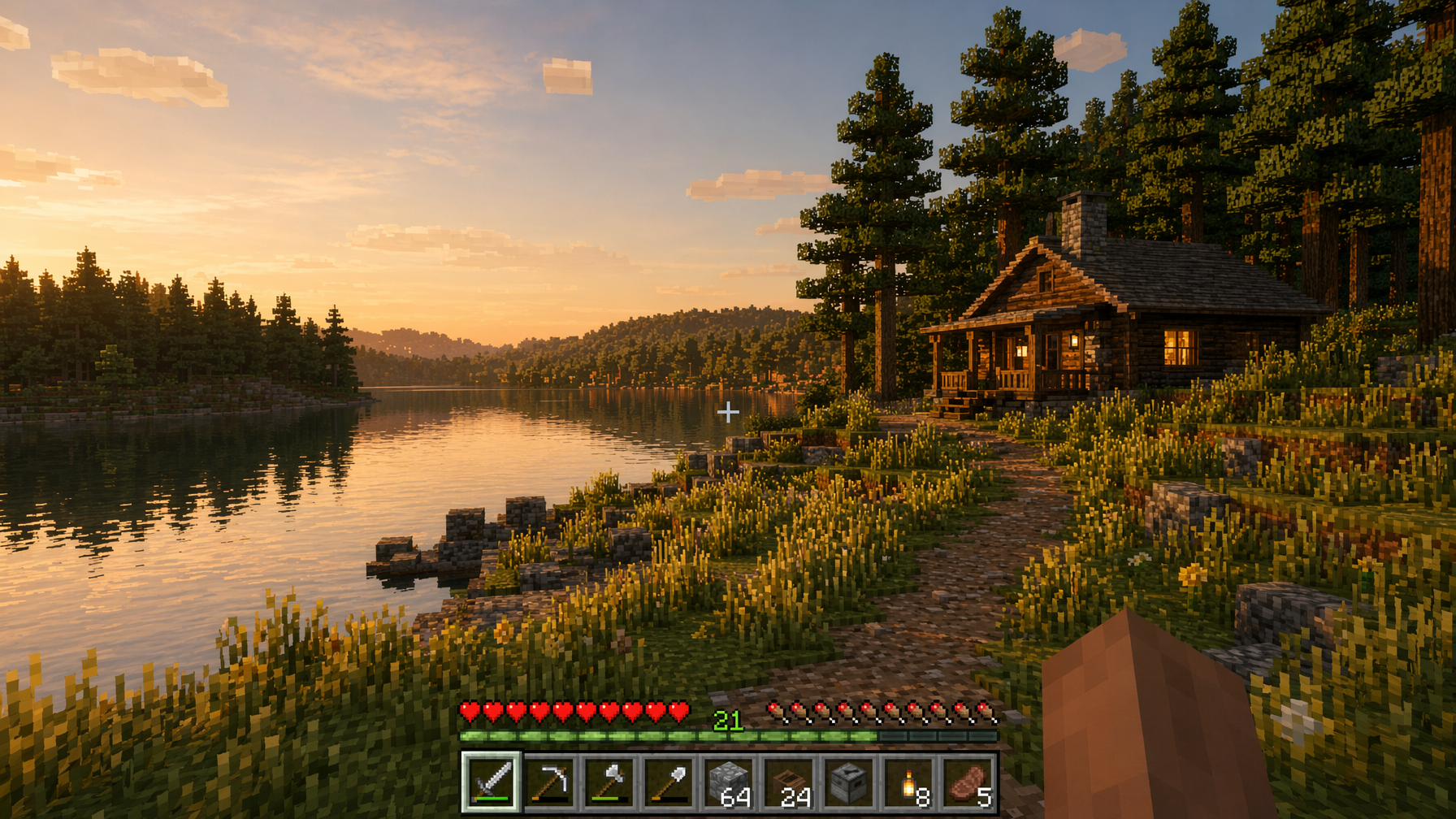Click the stone chimney on the cabin roof
The image size is (1456, 819).
1082,219
